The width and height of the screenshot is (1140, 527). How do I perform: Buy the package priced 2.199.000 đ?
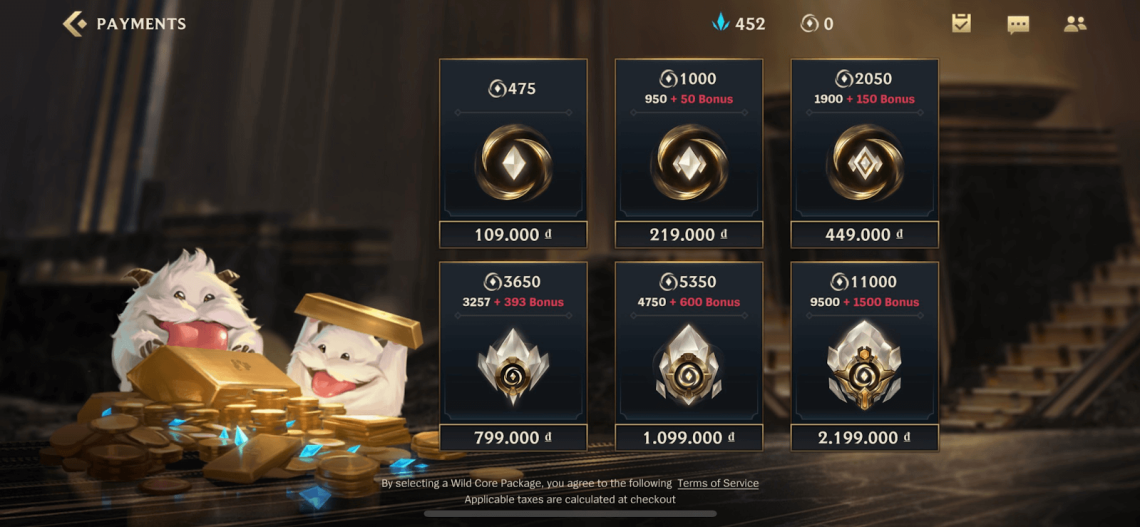pos(864,438)
